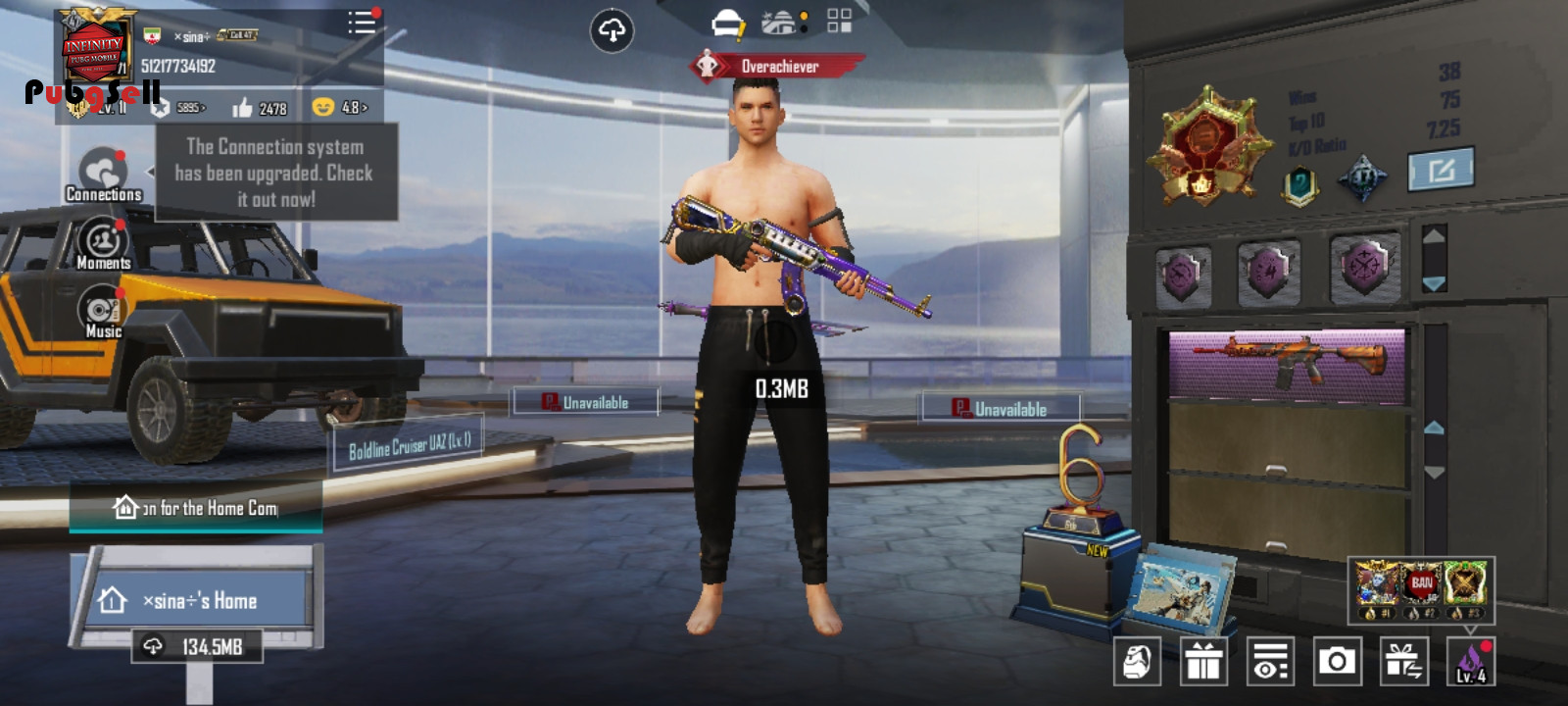The image size is (1568, 706).
Task: Select the helmet icon with exclamation mark
Action: (728, 24)
